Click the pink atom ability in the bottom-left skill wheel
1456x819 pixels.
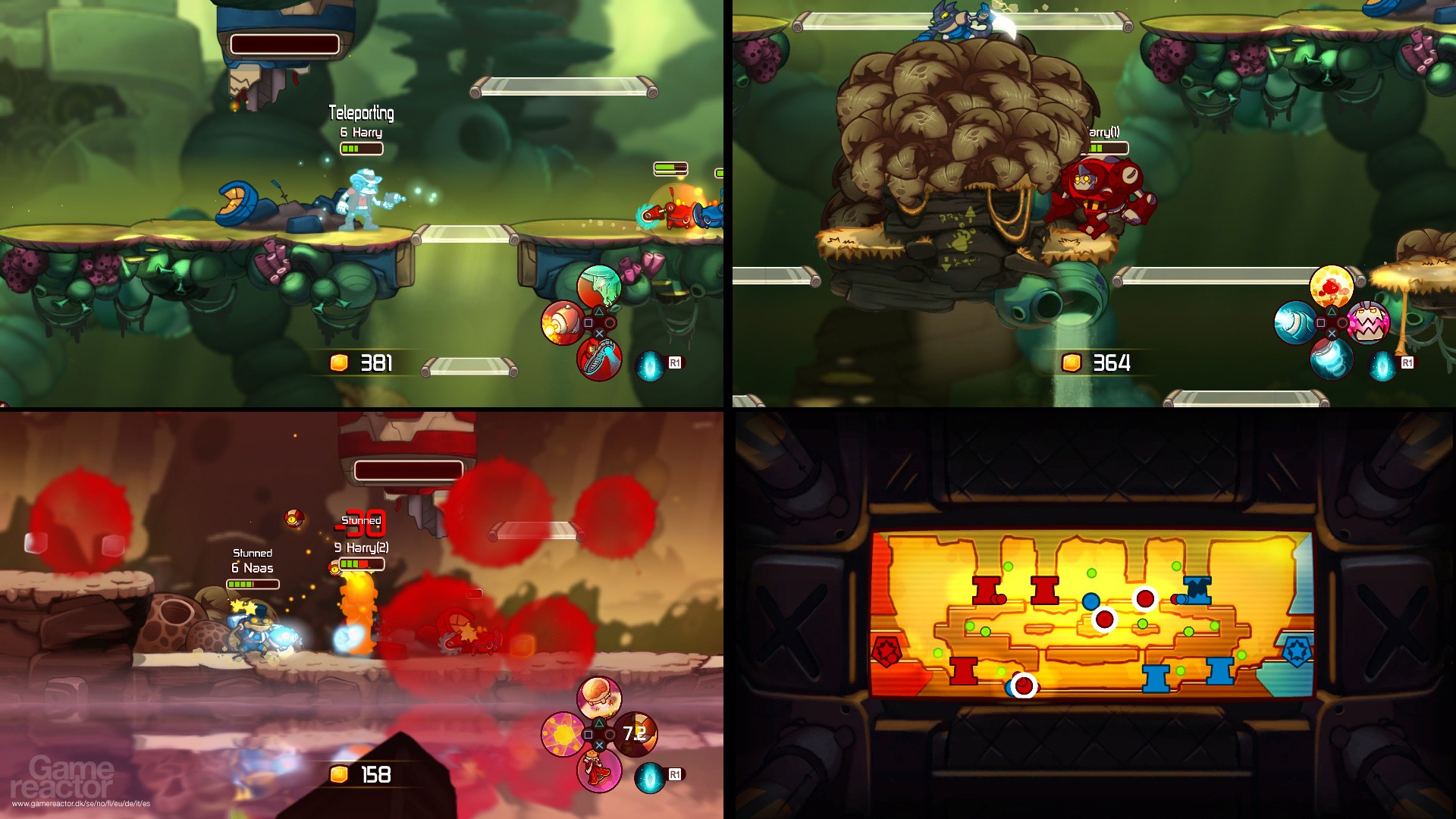click(x=563, y=733)
